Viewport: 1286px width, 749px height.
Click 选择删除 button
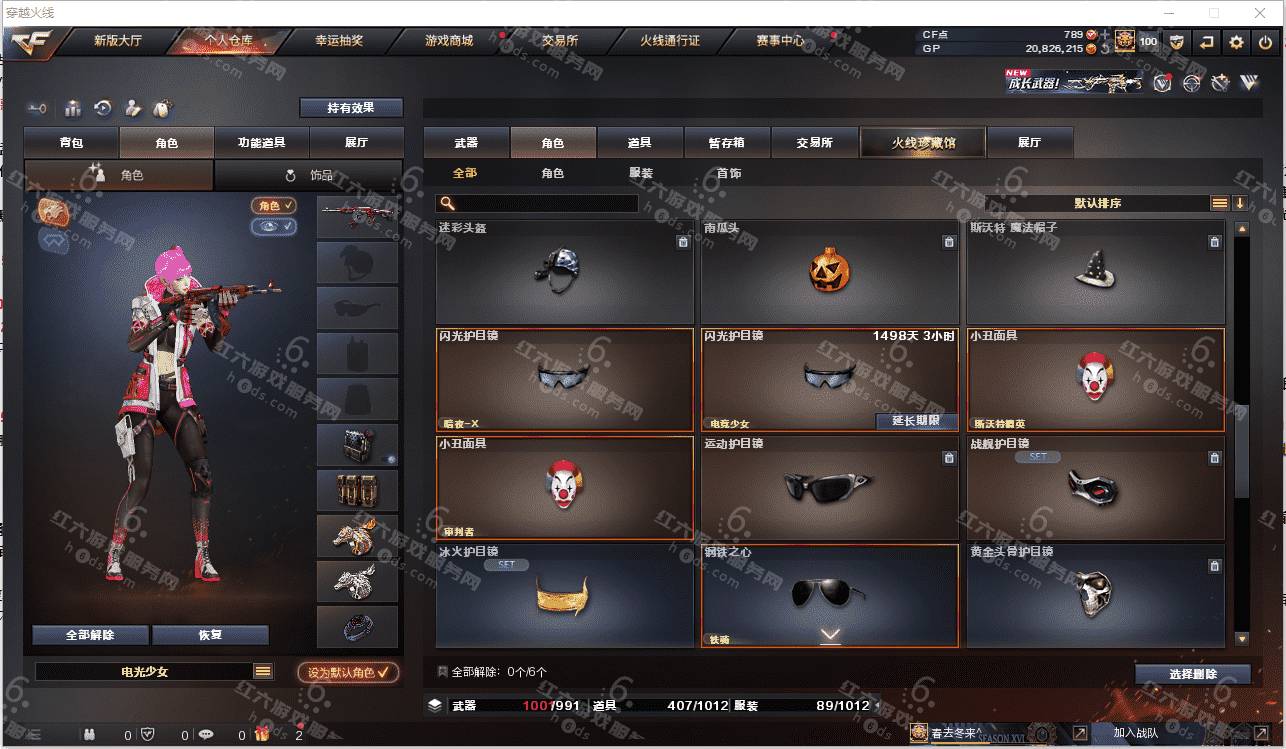pyautogui.click(x=1192, y=674)
